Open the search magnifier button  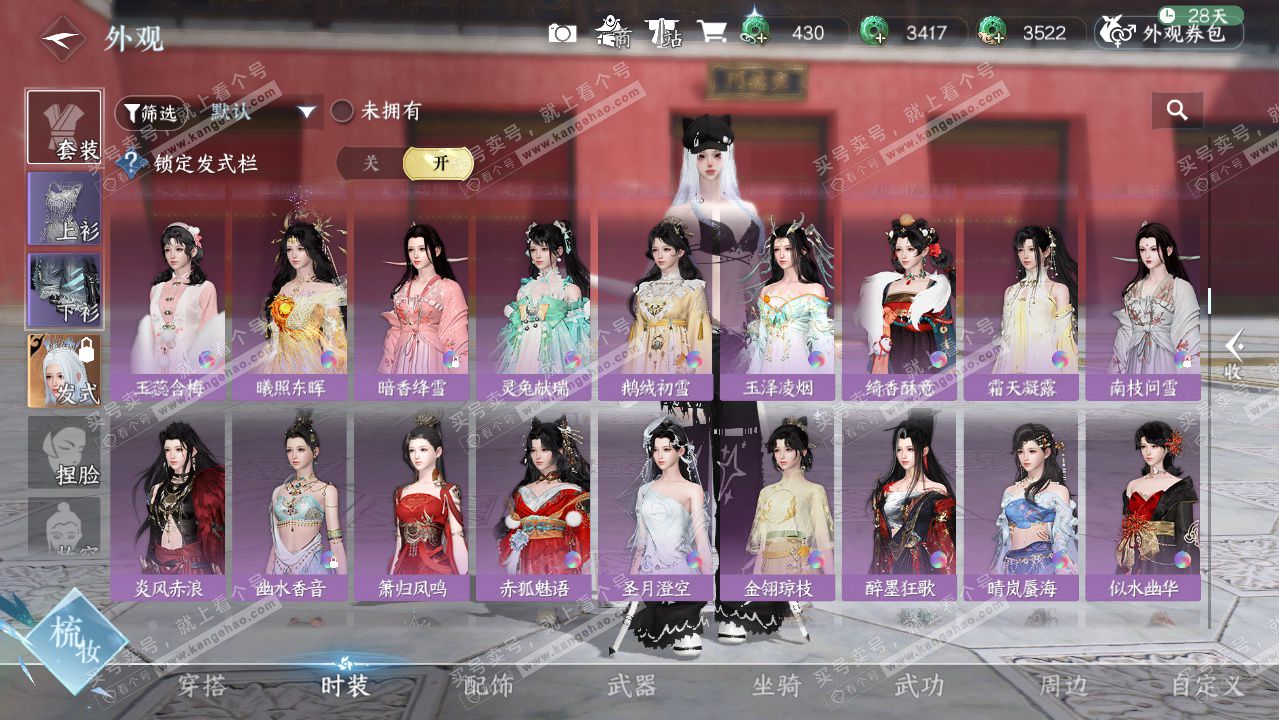[x=1177, y=111]
